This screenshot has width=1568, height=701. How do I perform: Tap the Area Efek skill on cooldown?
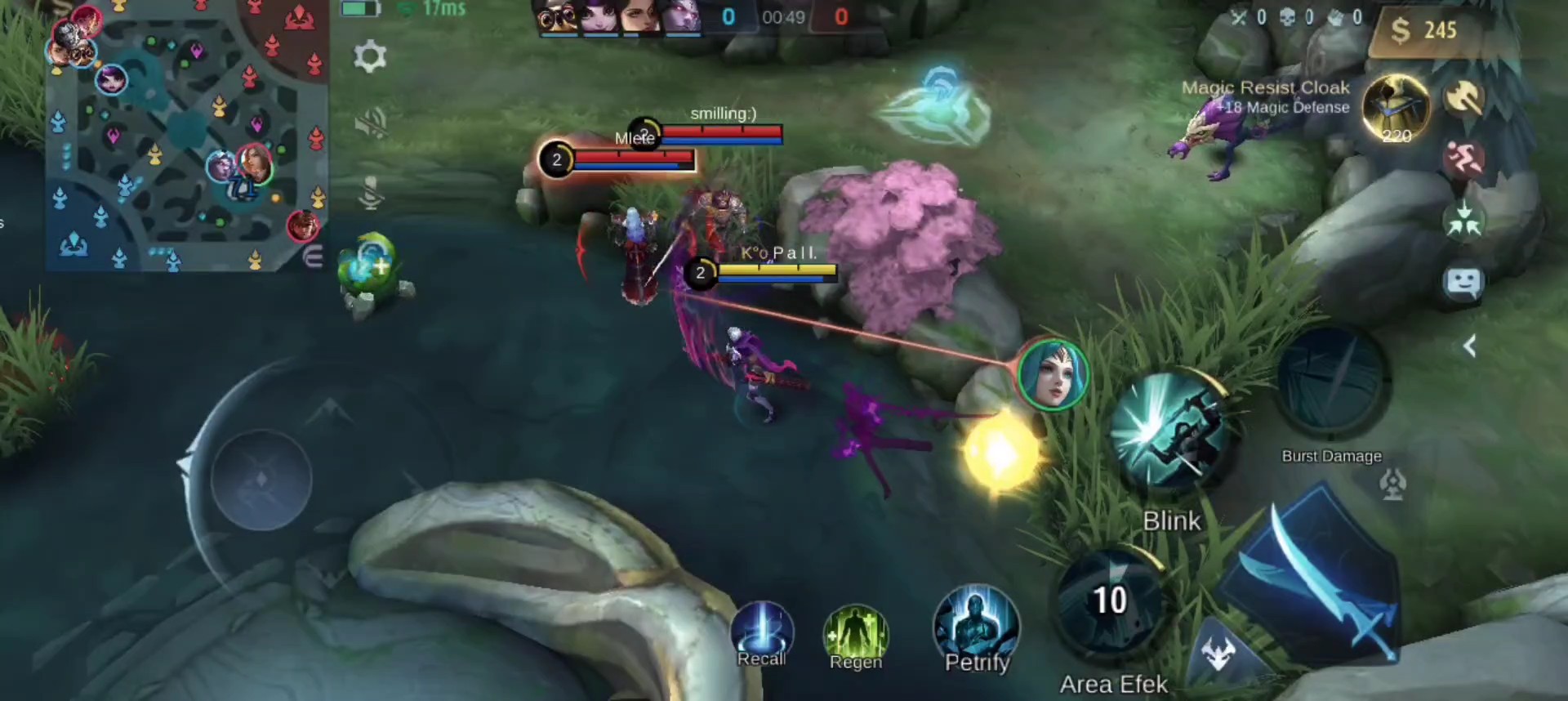(1111, 603)
